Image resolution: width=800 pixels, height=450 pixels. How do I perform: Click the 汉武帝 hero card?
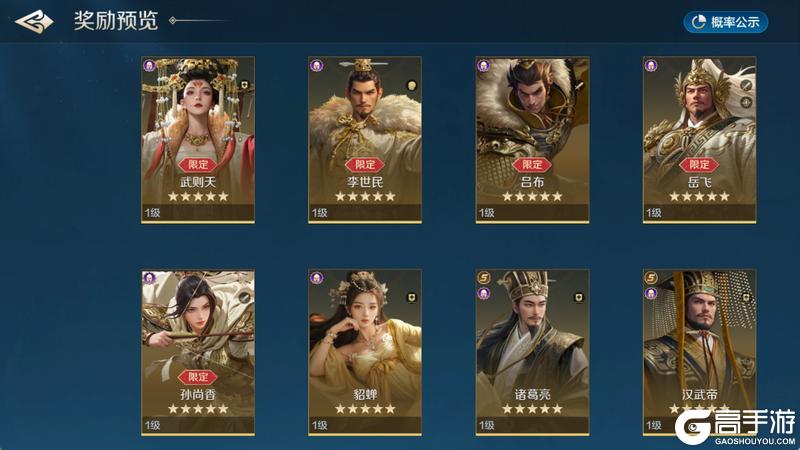(699, 351)
